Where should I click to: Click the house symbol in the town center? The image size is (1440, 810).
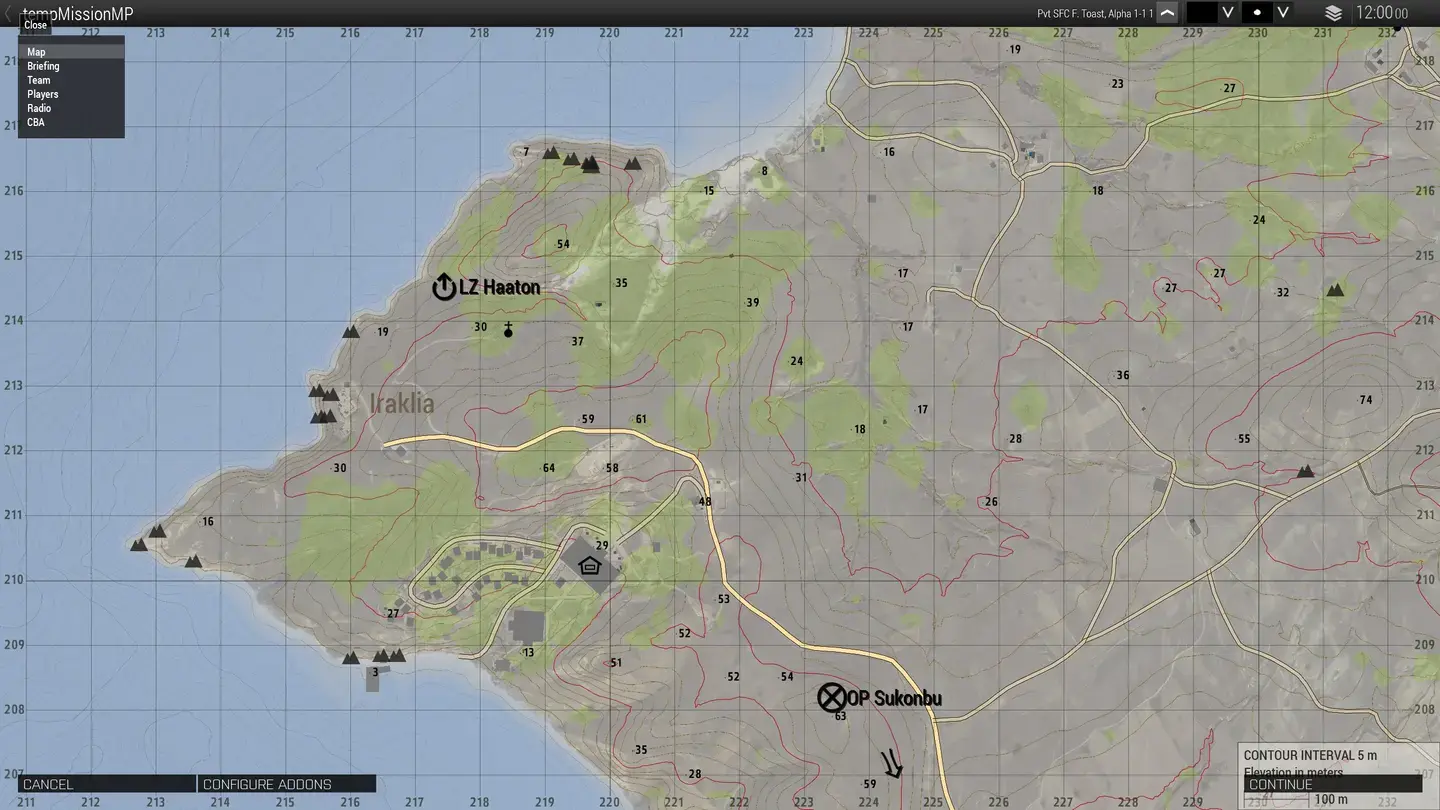coord(589,563)
